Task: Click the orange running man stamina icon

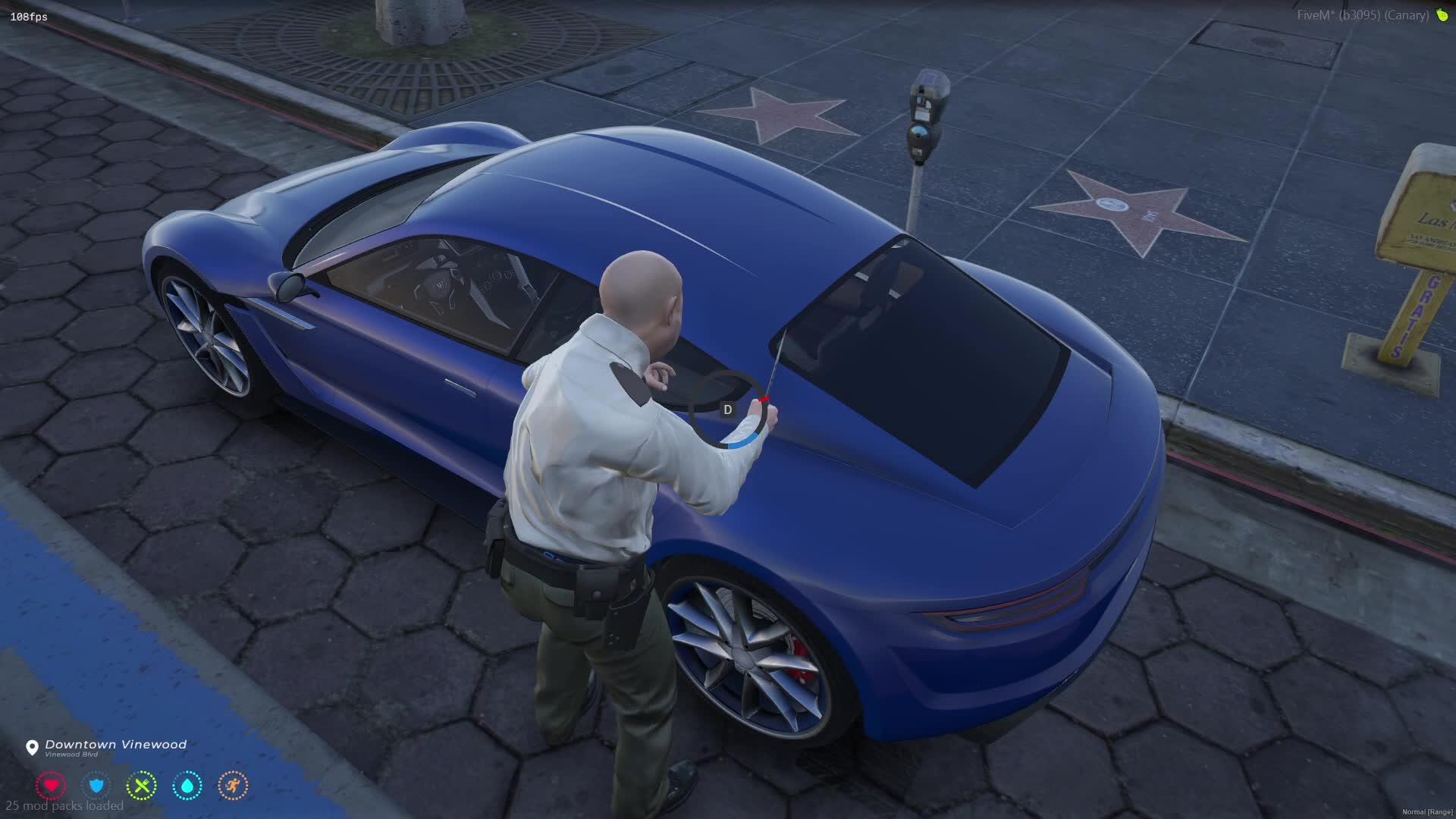Action: coord(233,786)
